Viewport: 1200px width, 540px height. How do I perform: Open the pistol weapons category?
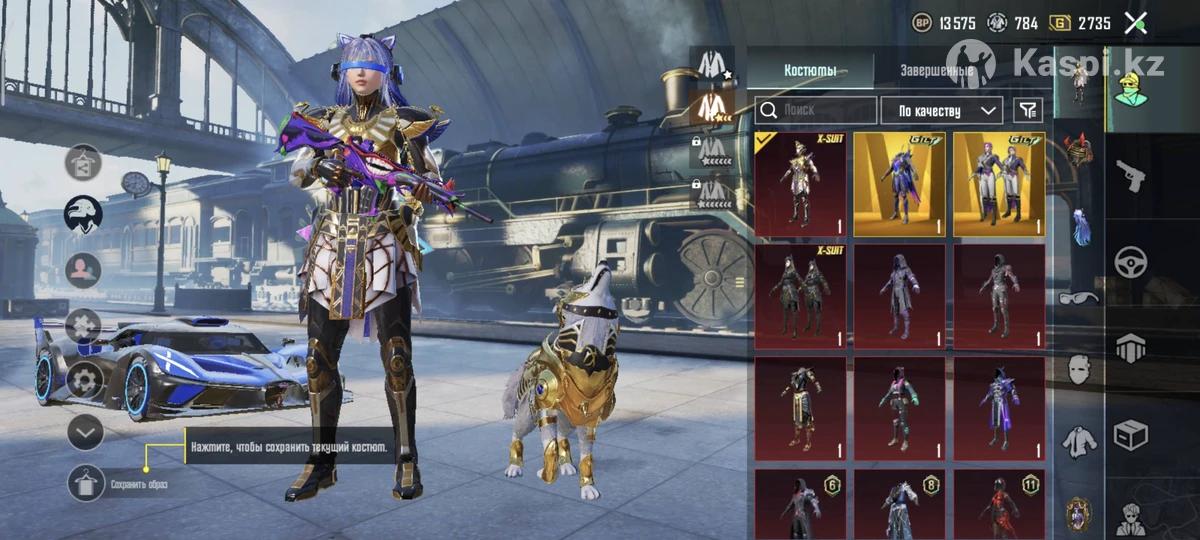[x=1131, y=175]
